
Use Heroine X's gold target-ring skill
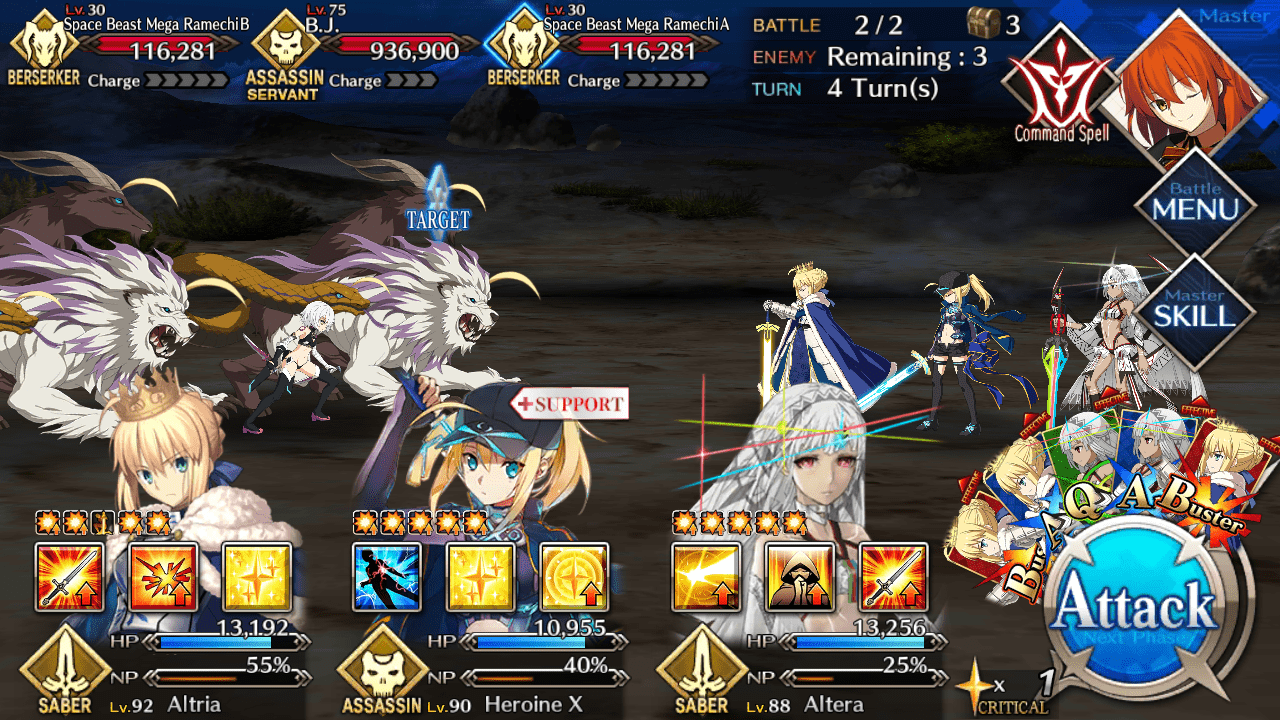click(x=575, y=577)
